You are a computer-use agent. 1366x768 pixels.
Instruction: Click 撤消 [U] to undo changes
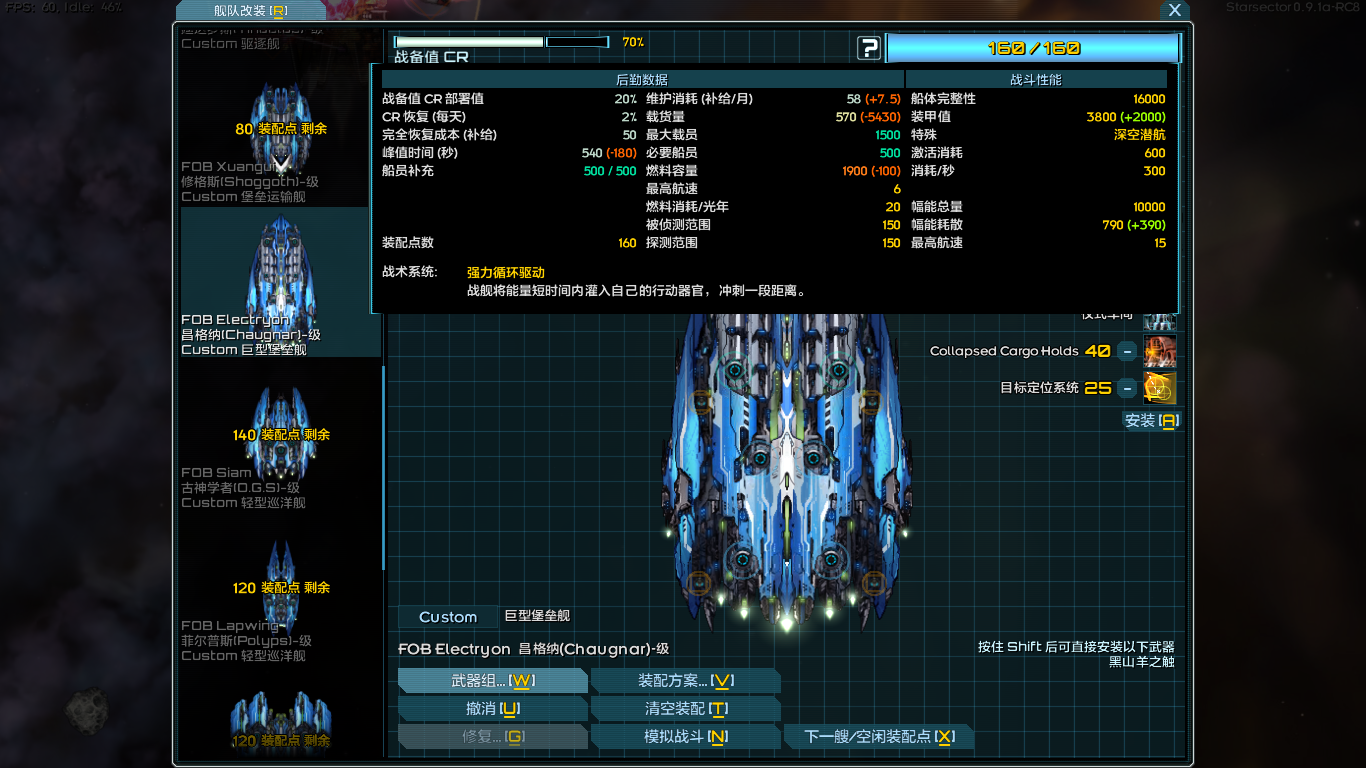click(493, 708)
